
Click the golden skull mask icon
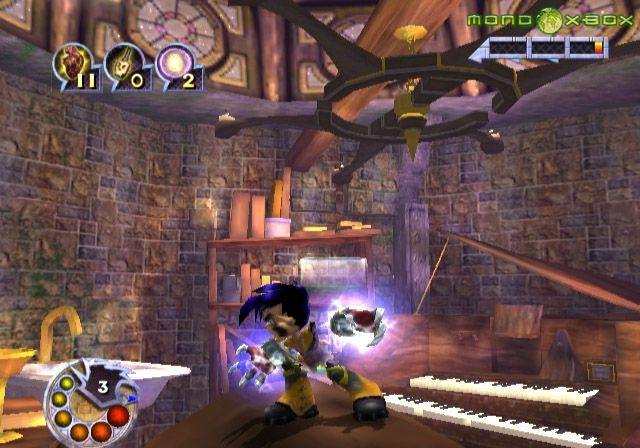pos(123,66)
